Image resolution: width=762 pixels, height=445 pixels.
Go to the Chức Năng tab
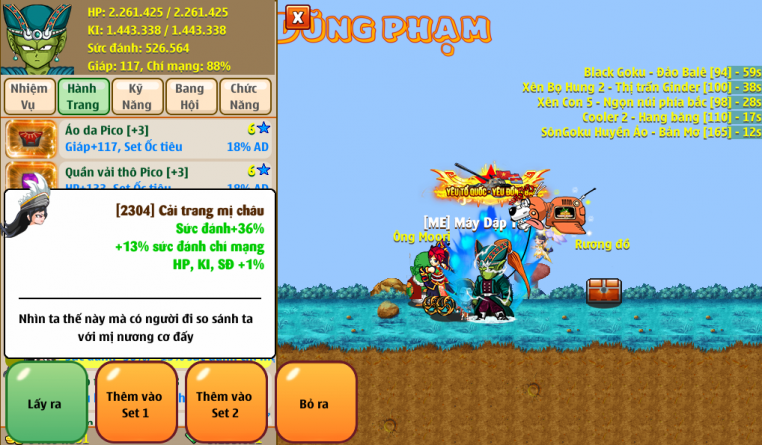click(245, 96)
